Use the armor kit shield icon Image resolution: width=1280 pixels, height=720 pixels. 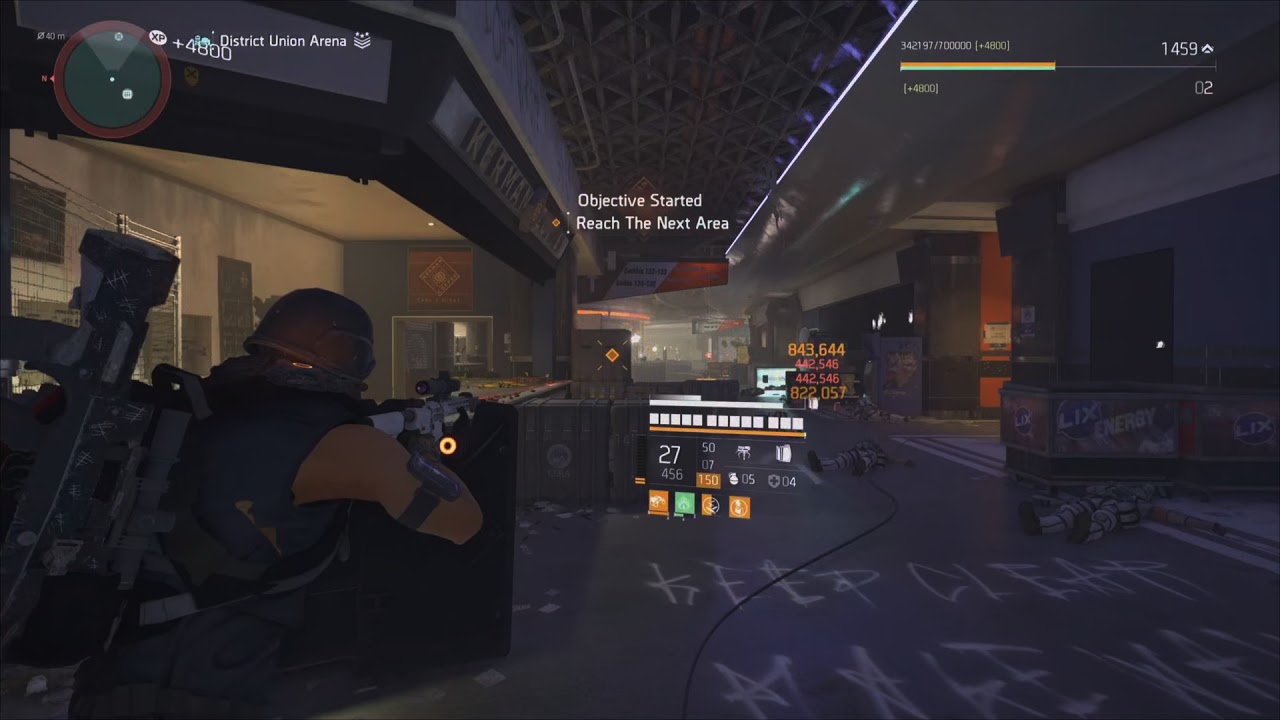(x=772, y=481)
